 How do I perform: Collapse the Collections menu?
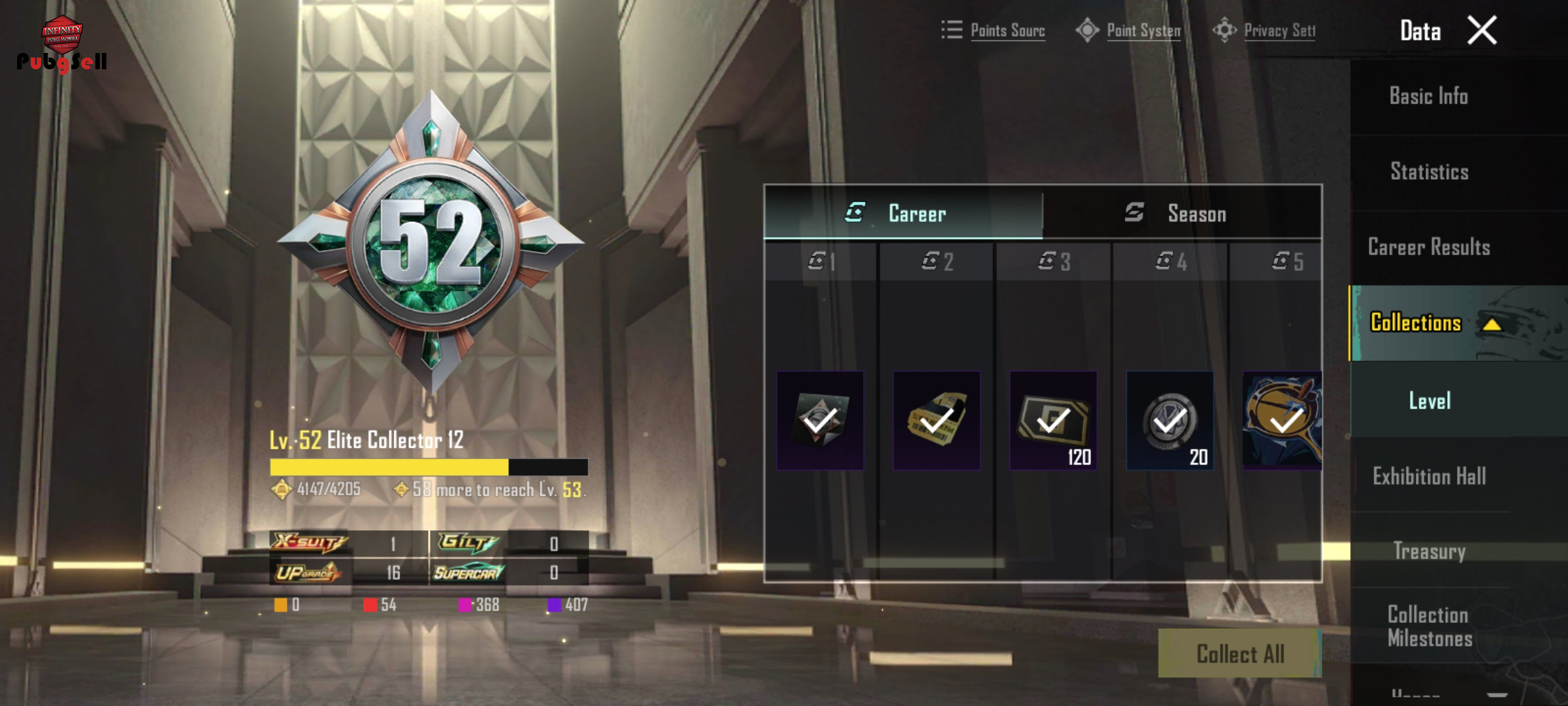(x=1492, y=324)
